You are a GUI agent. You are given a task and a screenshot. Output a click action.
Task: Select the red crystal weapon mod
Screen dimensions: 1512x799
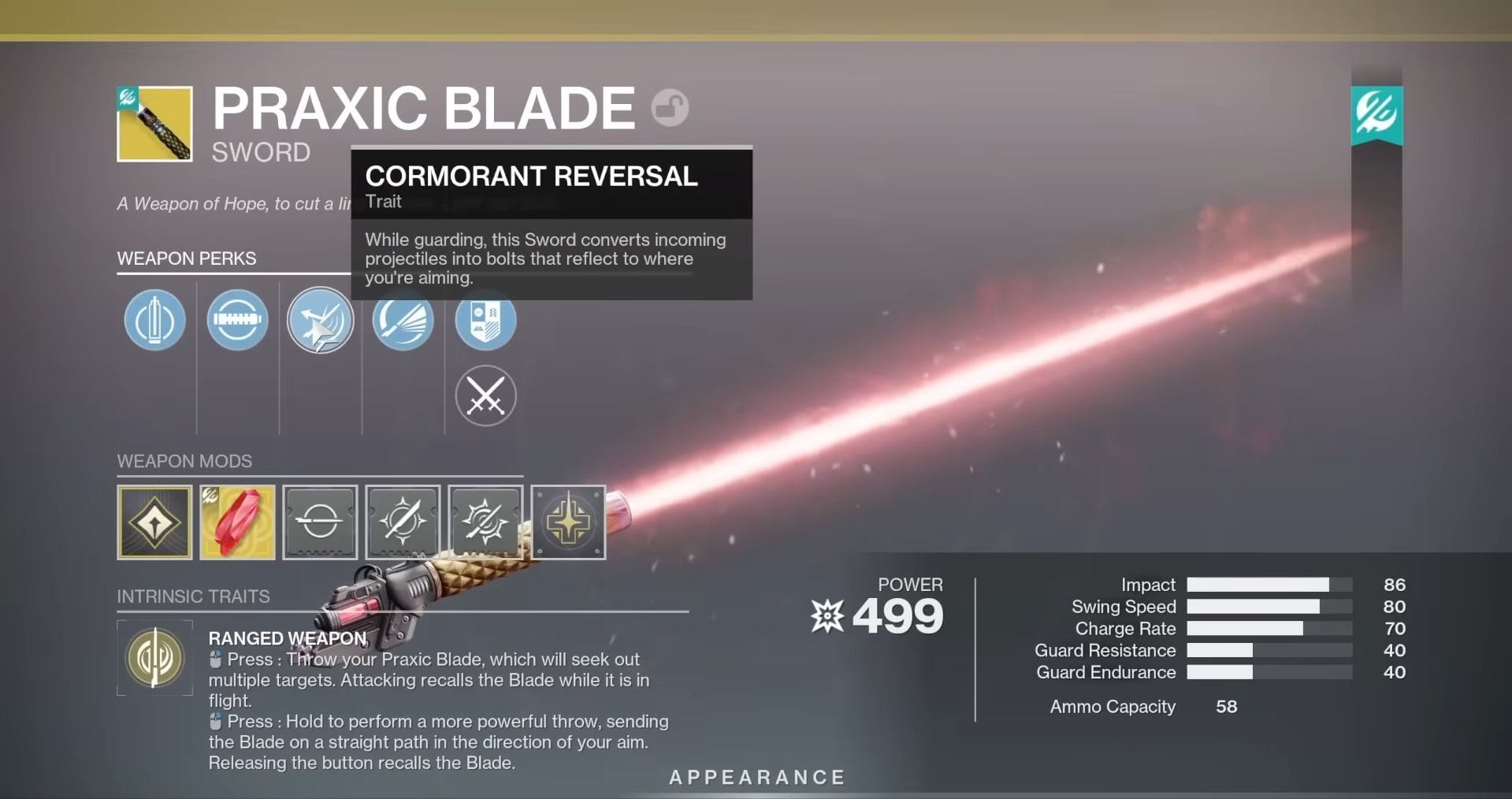[237, 522]
